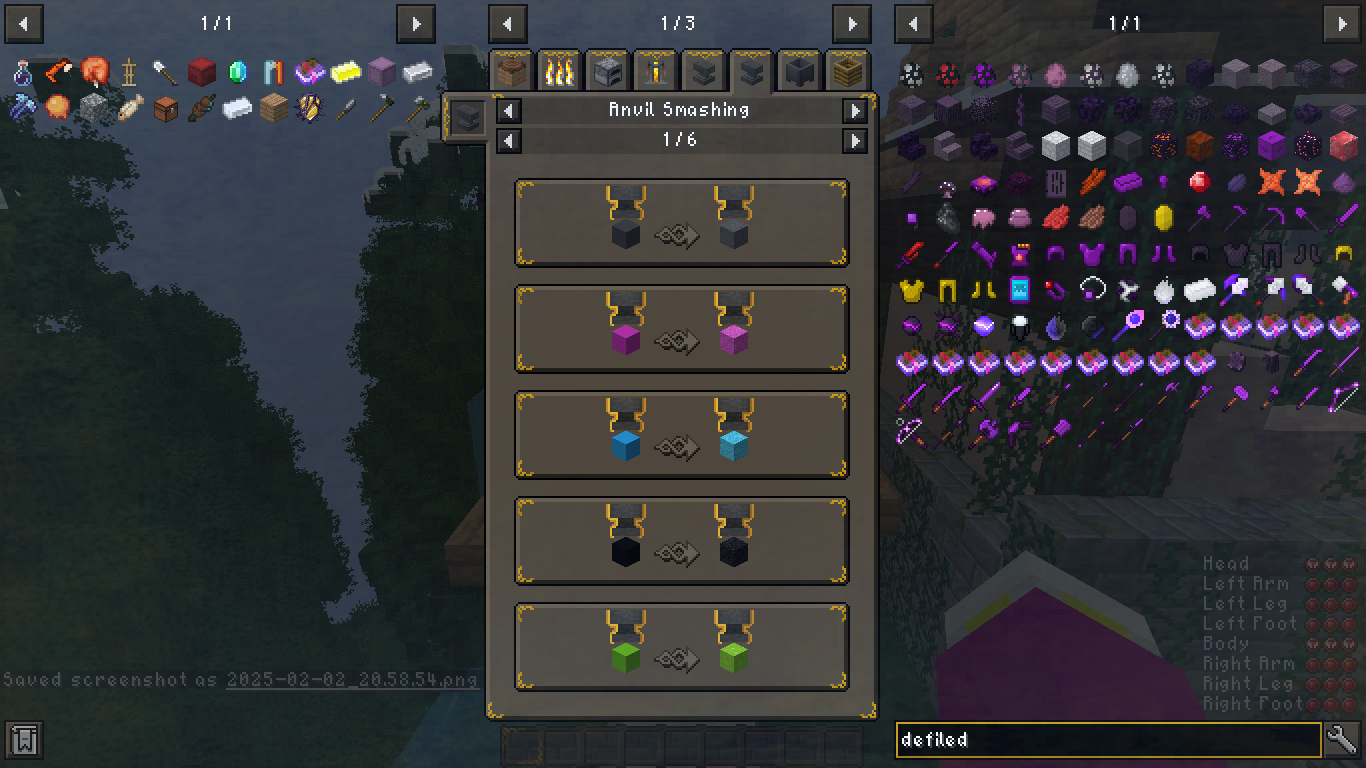Open the crafting table recipe tab

[512, 71]
